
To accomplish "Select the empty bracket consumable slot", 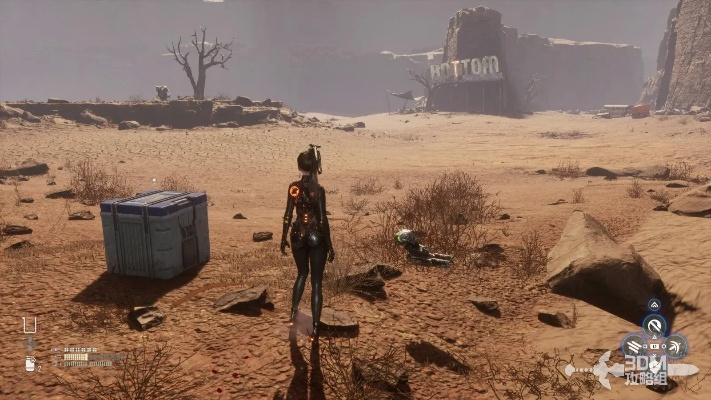I will [30, 325].
